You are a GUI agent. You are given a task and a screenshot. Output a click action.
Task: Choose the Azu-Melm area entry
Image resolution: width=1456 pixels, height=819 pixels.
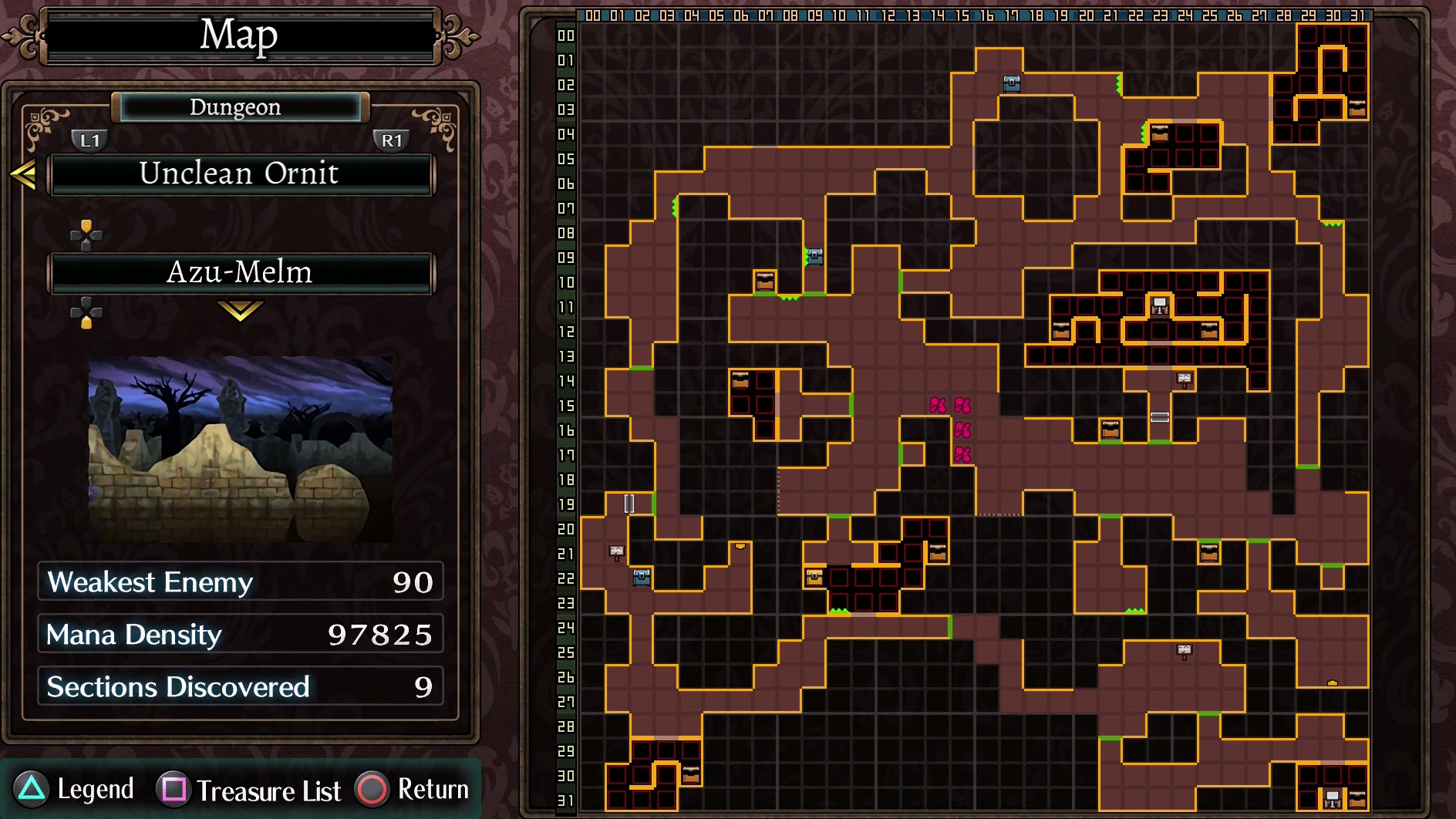(241, 273)
